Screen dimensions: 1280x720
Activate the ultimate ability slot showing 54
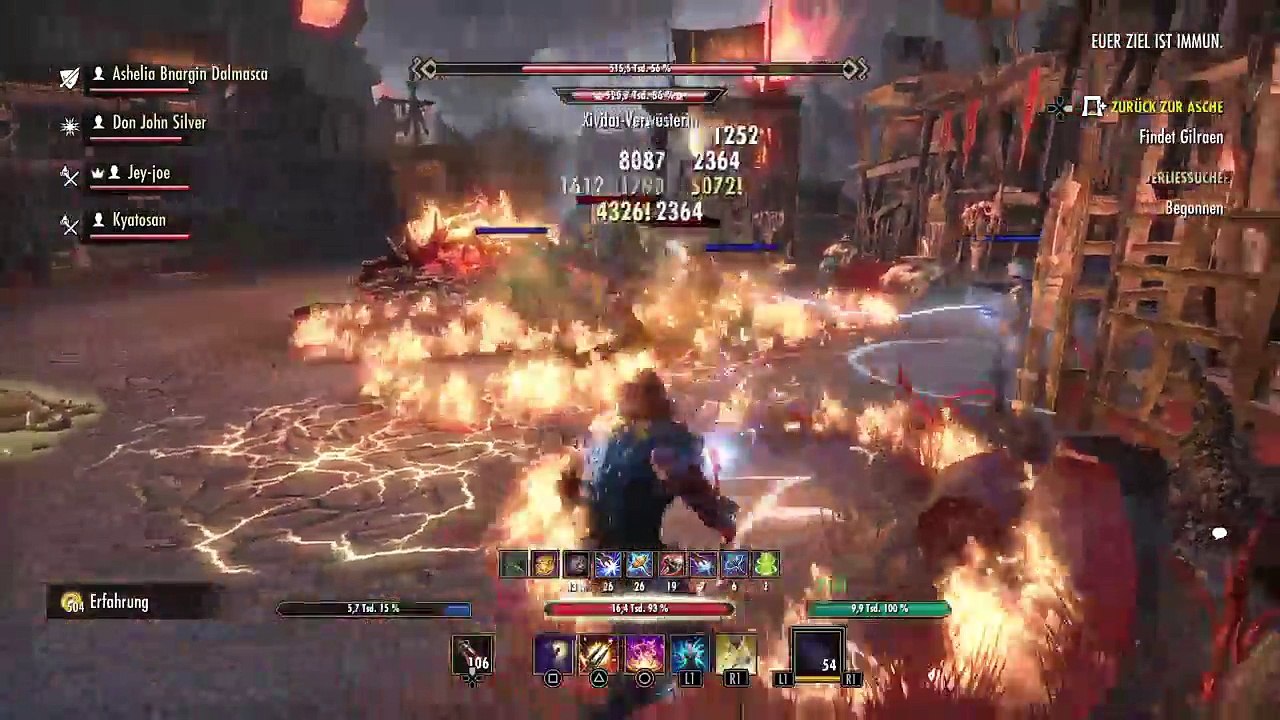(818, 654)
